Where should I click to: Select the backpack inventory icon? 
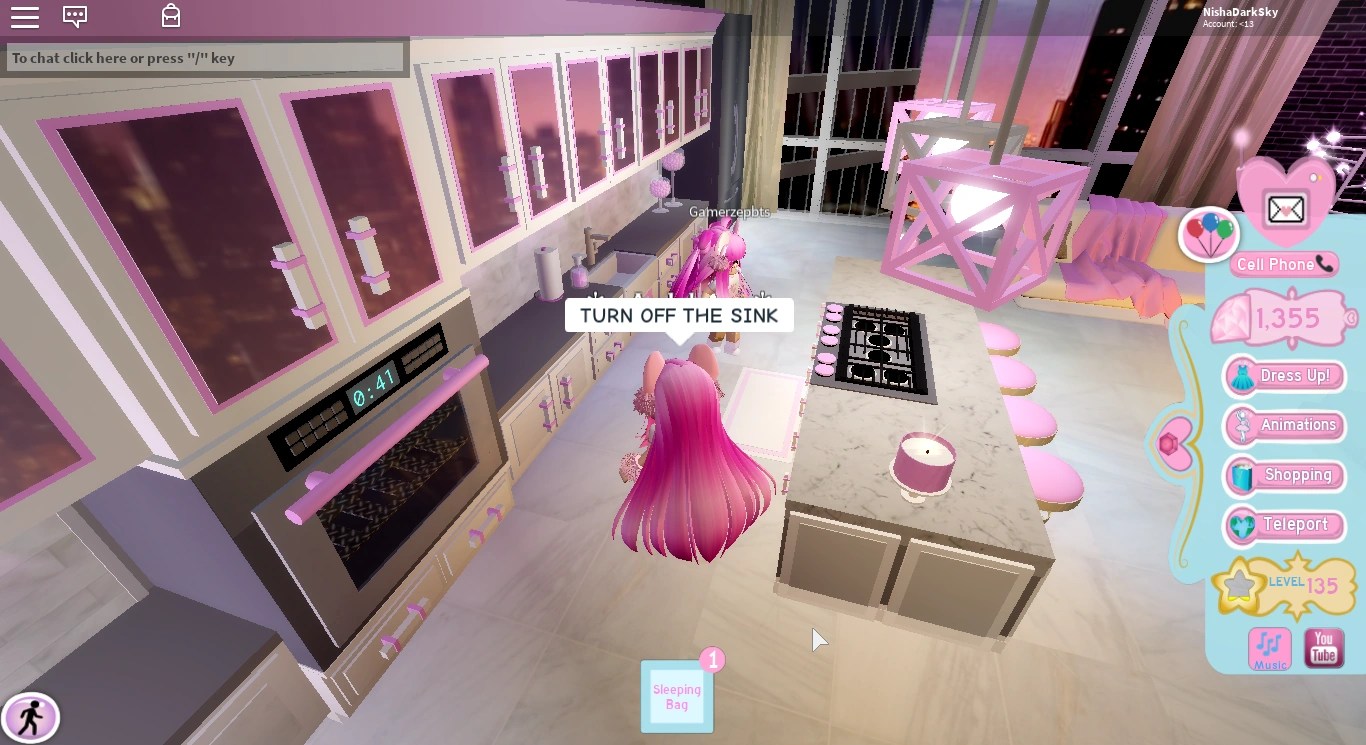(170, 16)
